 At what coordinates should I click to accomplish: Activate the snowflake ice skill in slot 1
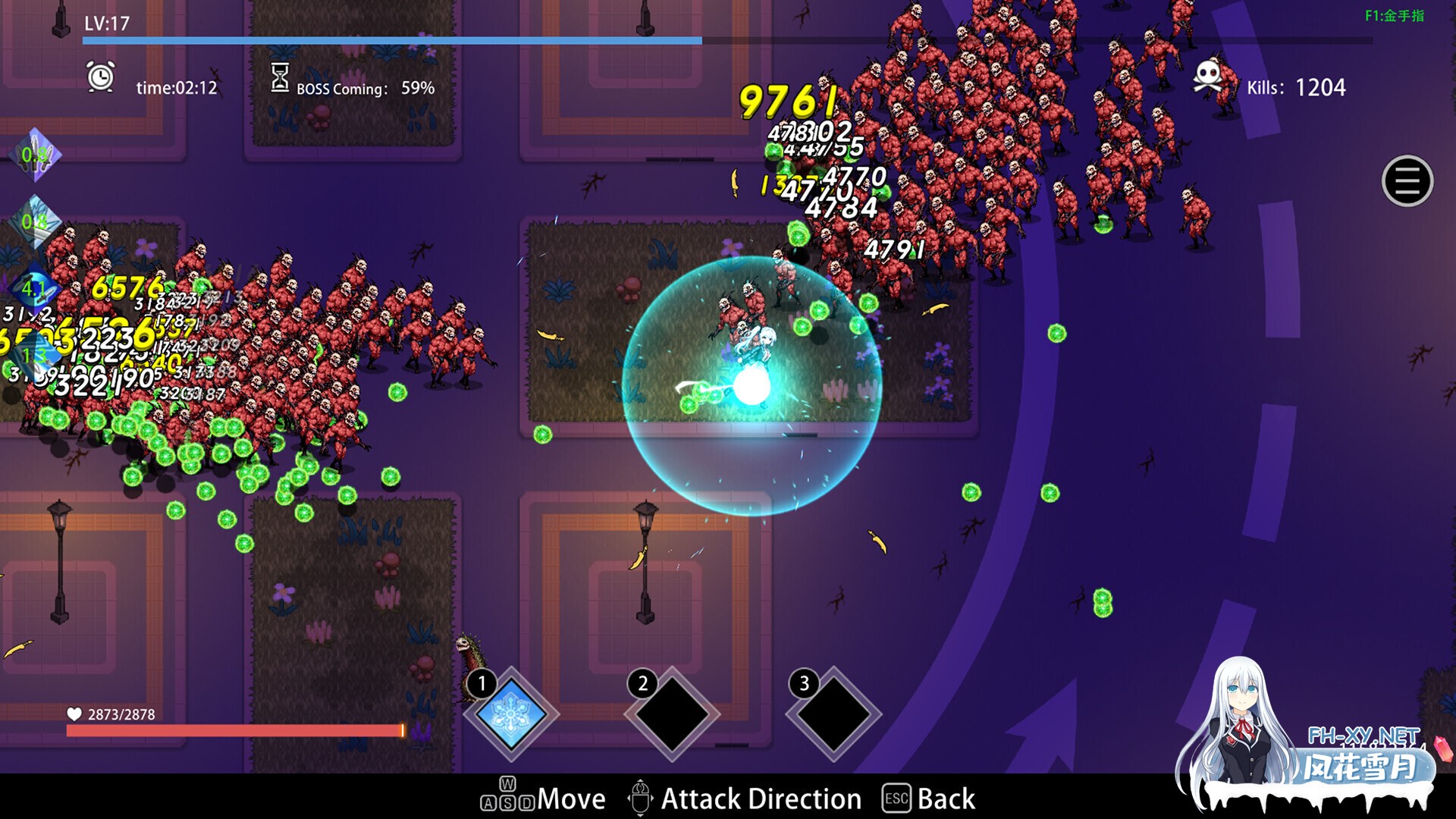[x=511, y=714]
